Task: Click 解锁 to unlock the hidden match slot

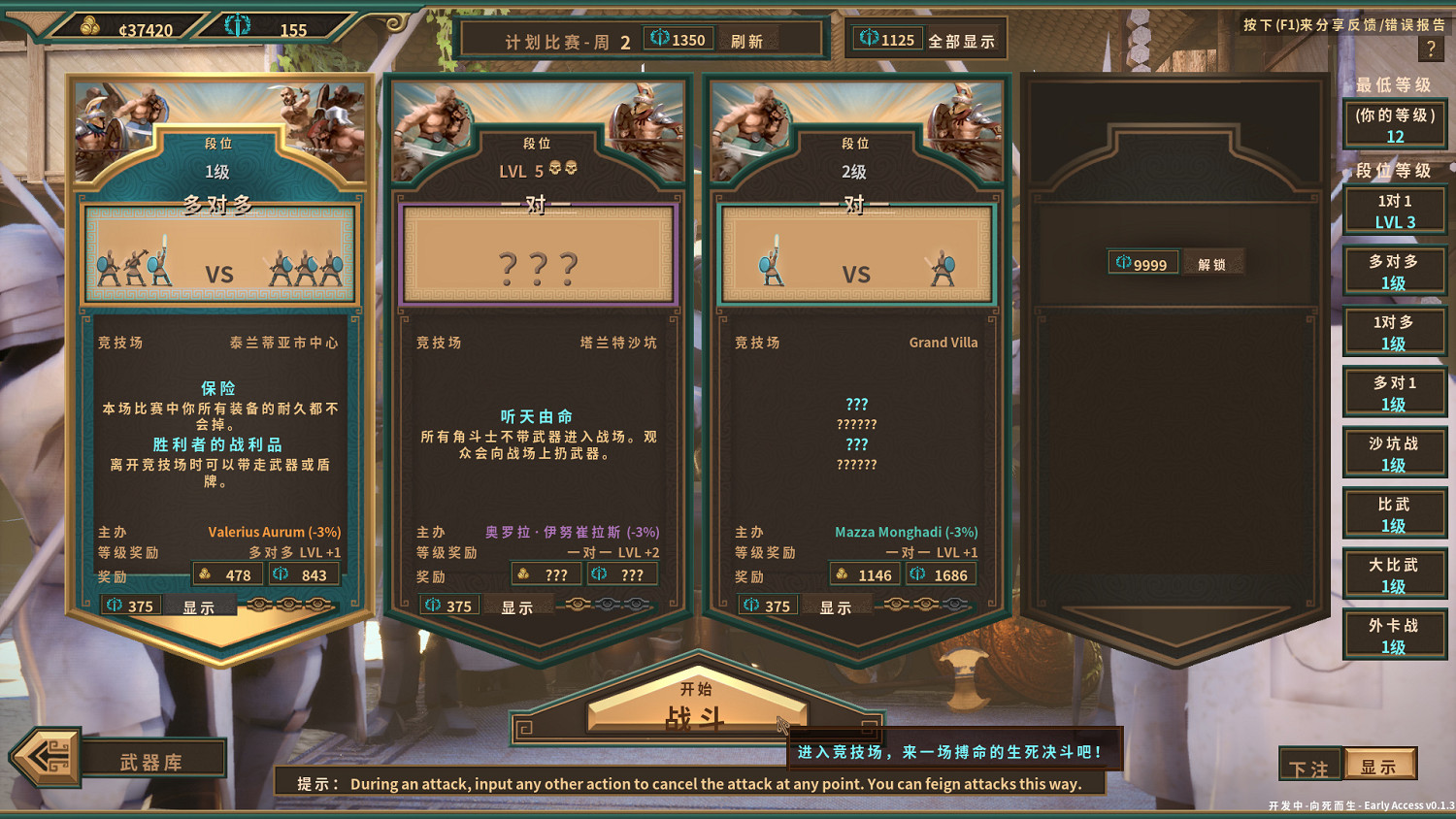Action: click(x=1212, y=262)
